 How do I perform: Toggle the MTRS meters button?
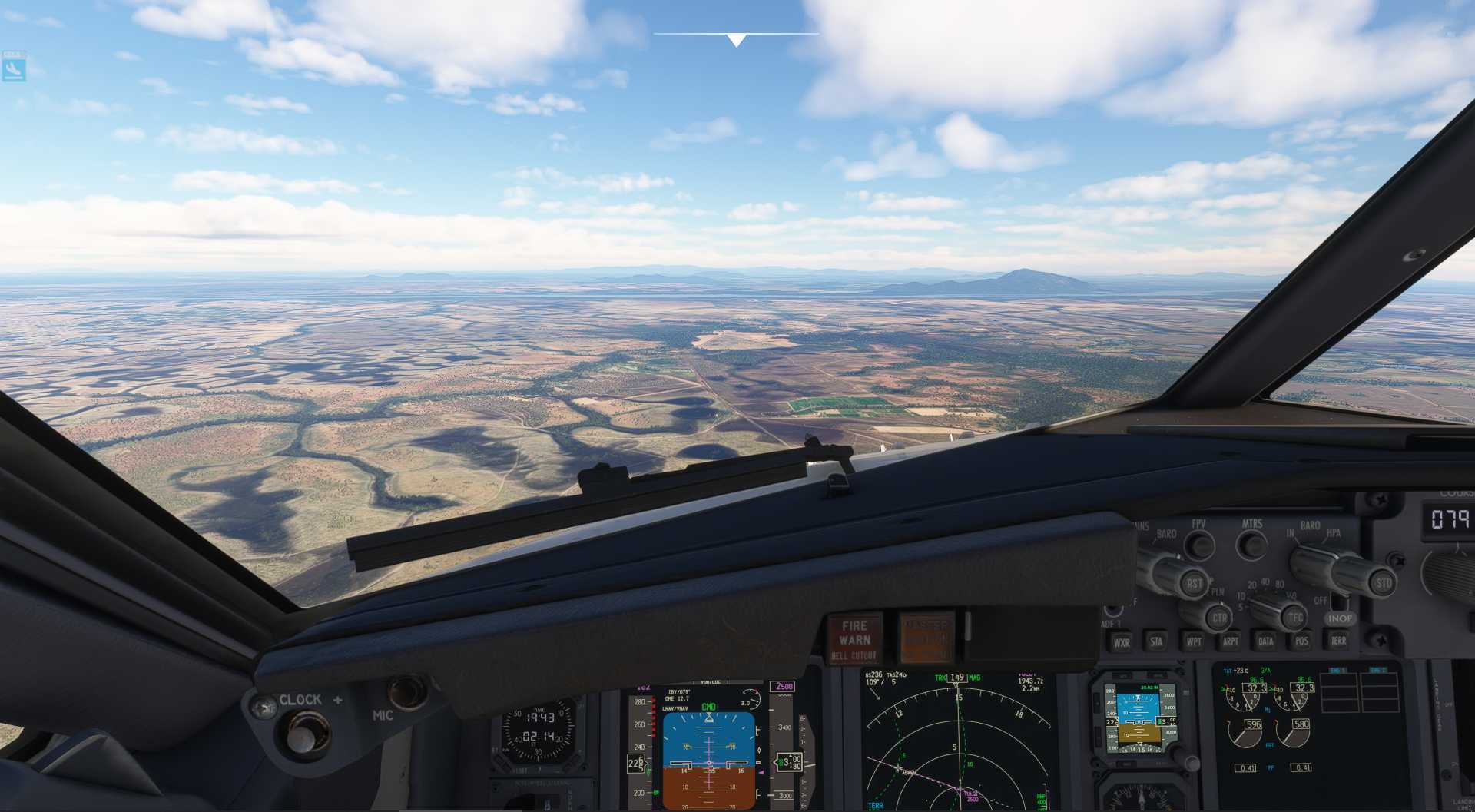(x=1251, y=545)
